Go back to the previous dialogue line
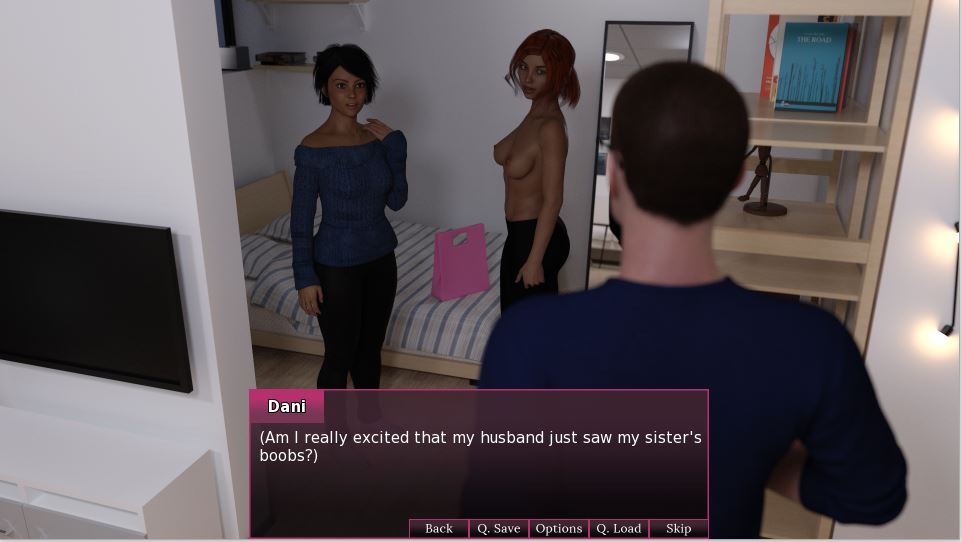 (438, 528)
